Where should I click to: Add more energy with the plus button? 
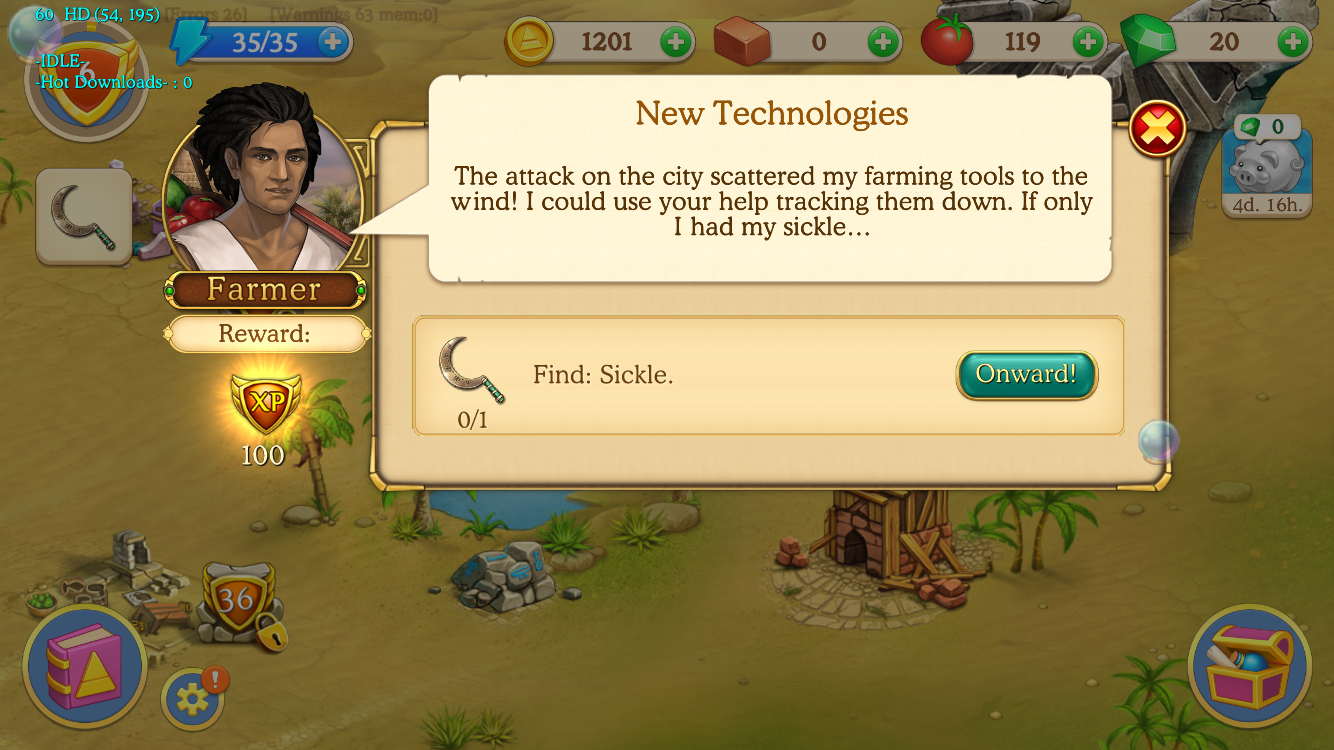pyautogui.click(x=333, y=42)
